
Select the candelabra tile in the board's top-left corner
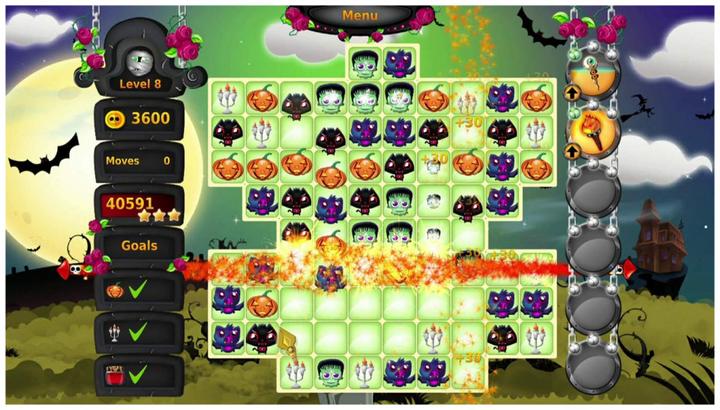(229, 98)
